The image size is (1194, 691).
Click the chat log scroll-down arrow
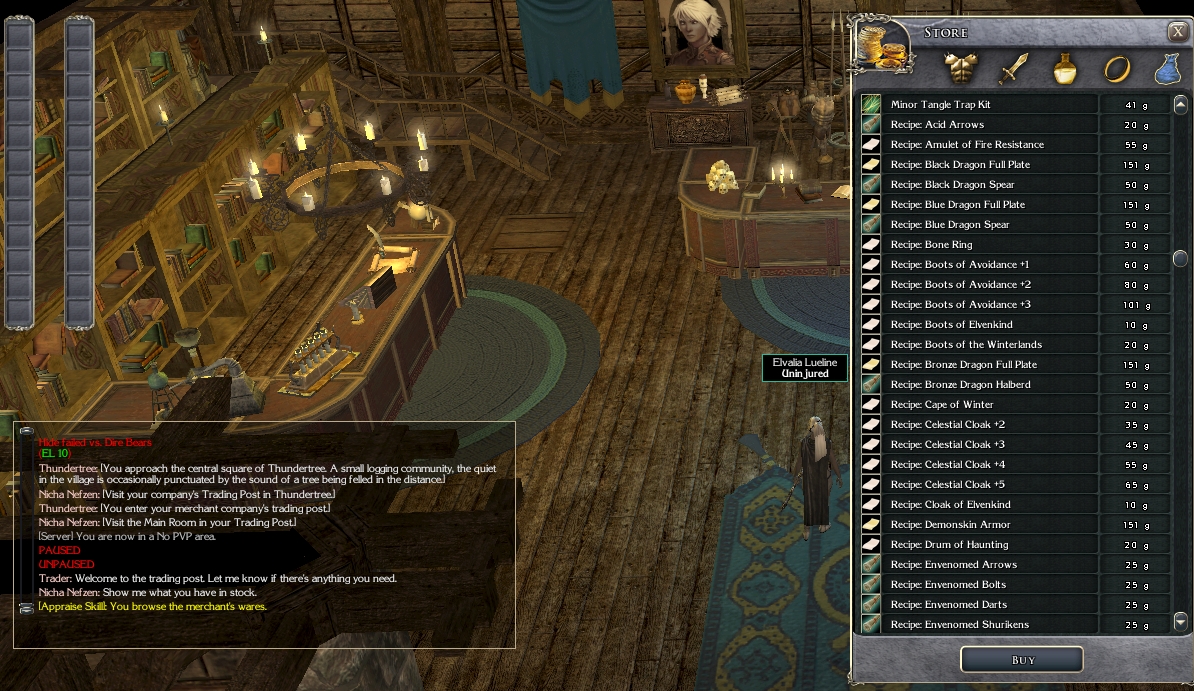tap(27, 607)
